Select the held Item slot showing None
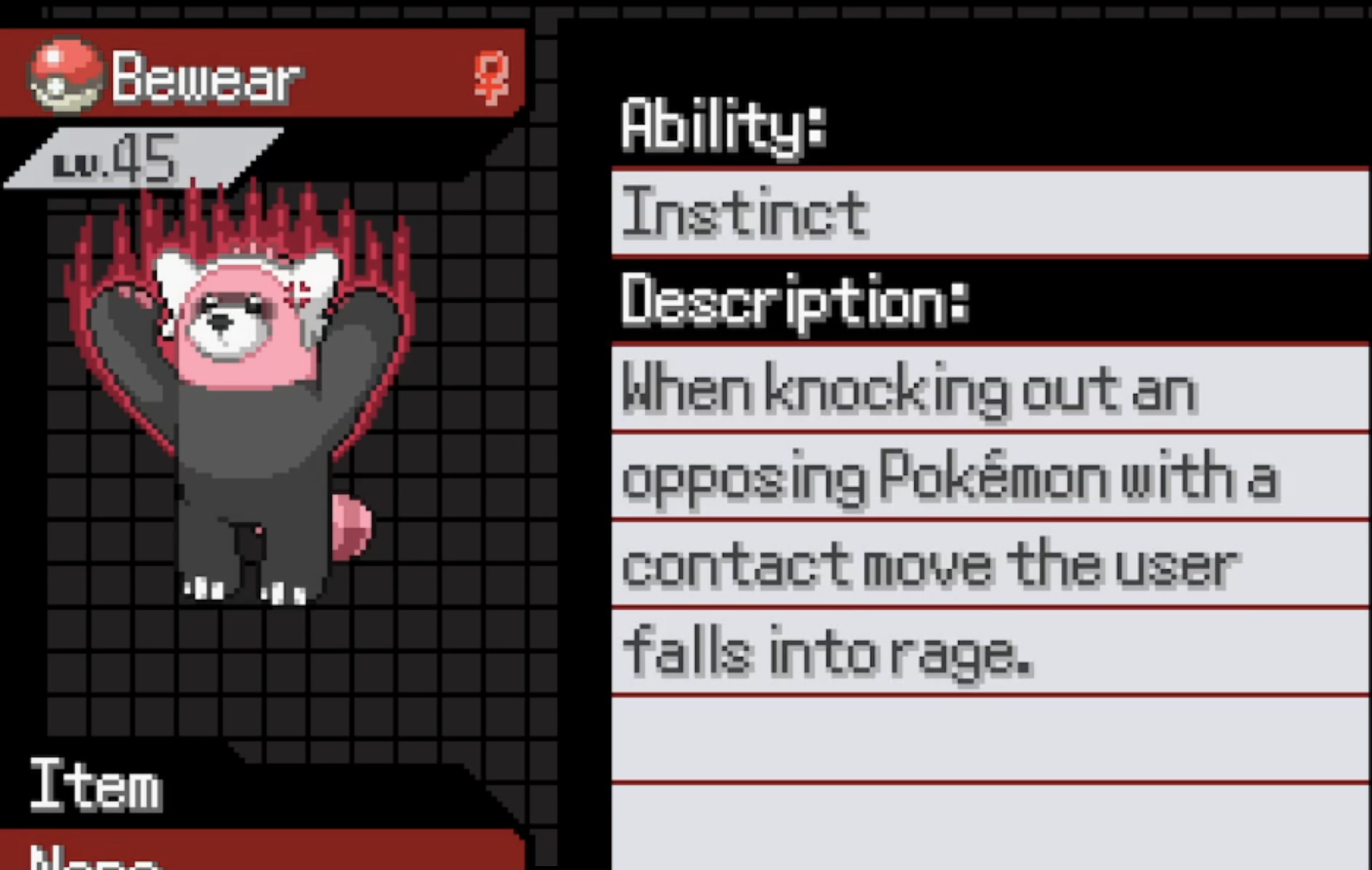The width and height of the screenshot is (1372, 870). (x=261, y=853)
